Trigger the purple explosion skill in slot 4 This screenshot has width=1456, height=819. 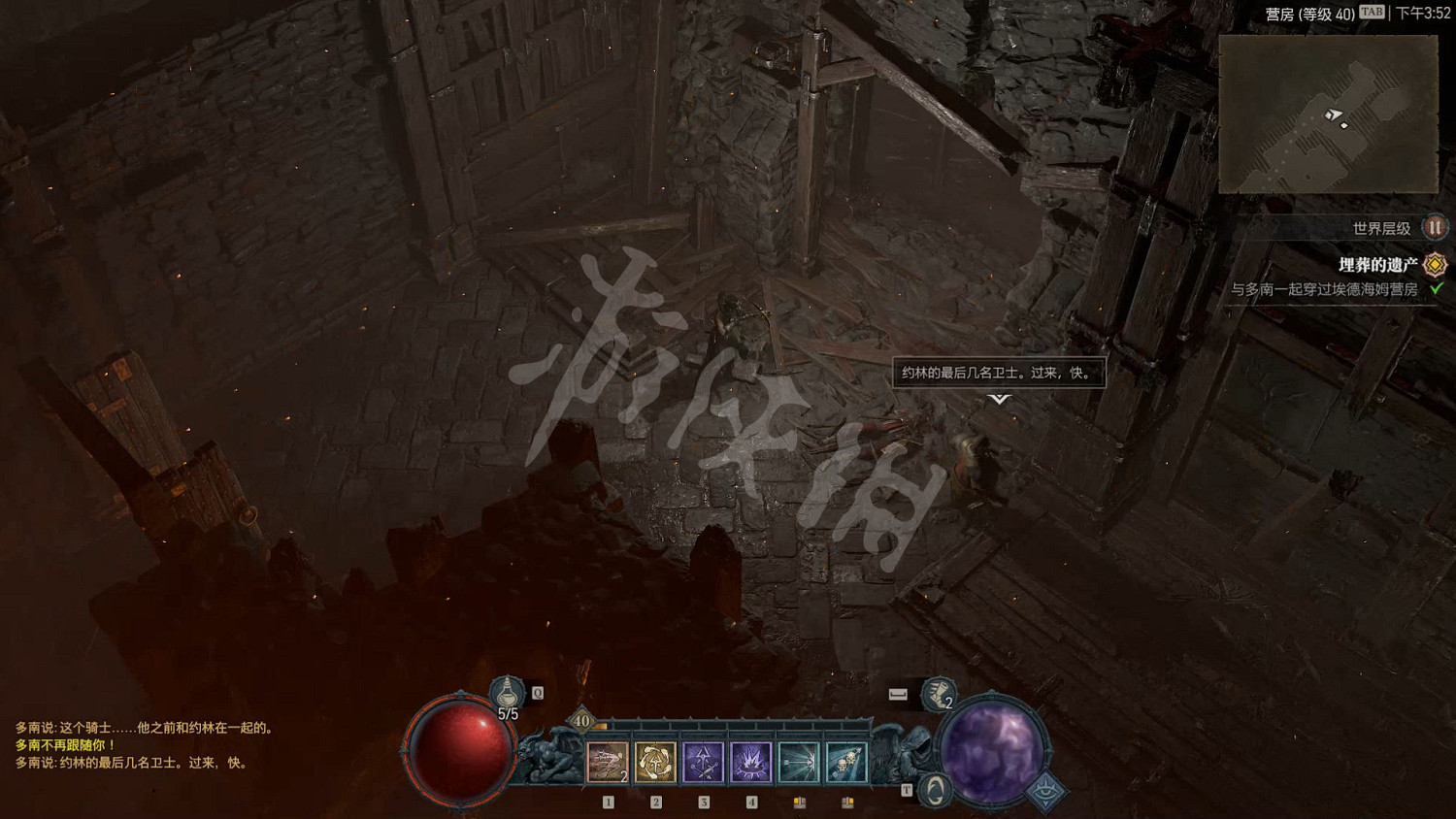[751, 761]
